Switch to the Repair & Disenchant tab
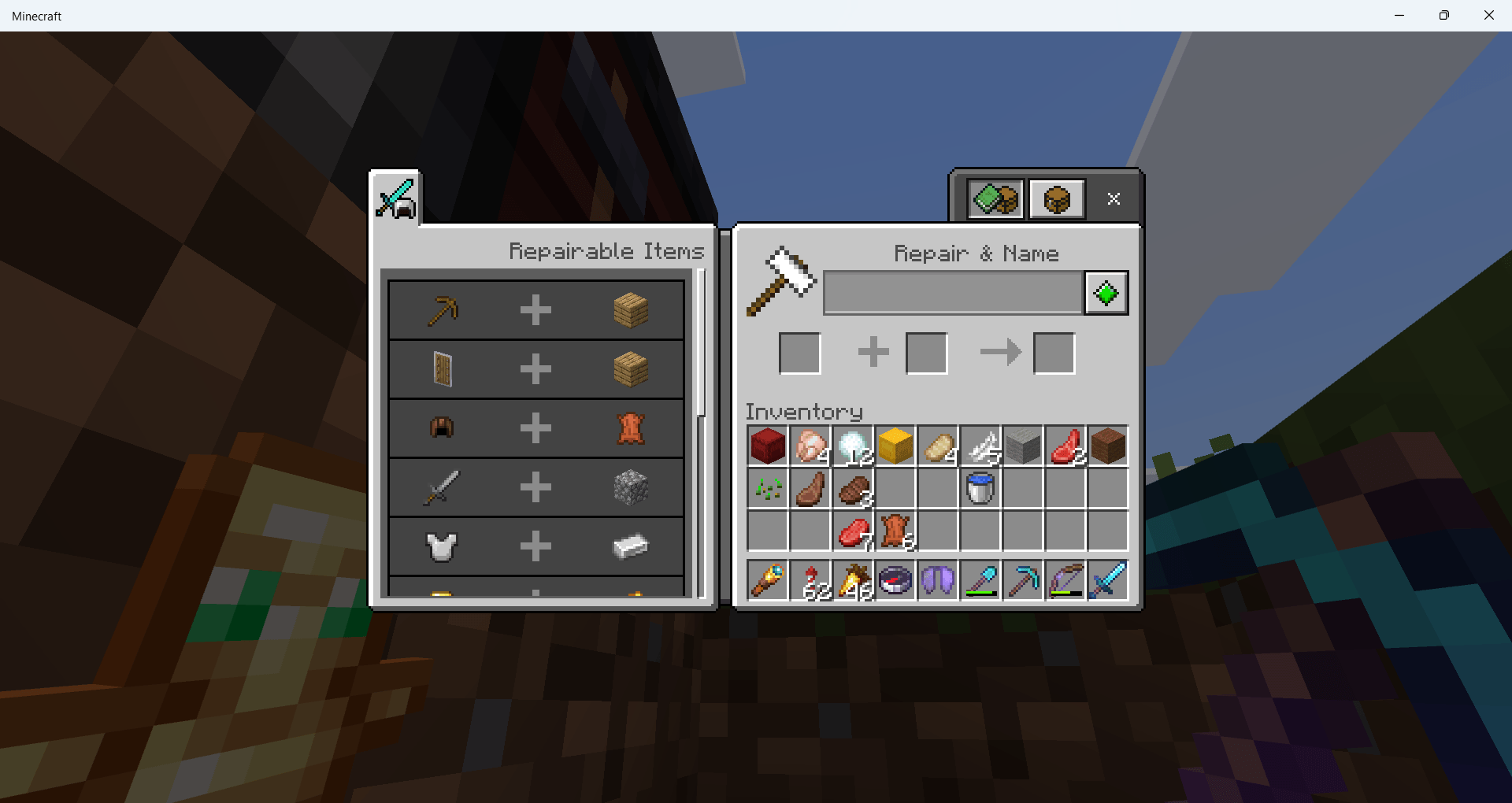The width and height of the screenshot is (1512, 803). coord(994,198)
